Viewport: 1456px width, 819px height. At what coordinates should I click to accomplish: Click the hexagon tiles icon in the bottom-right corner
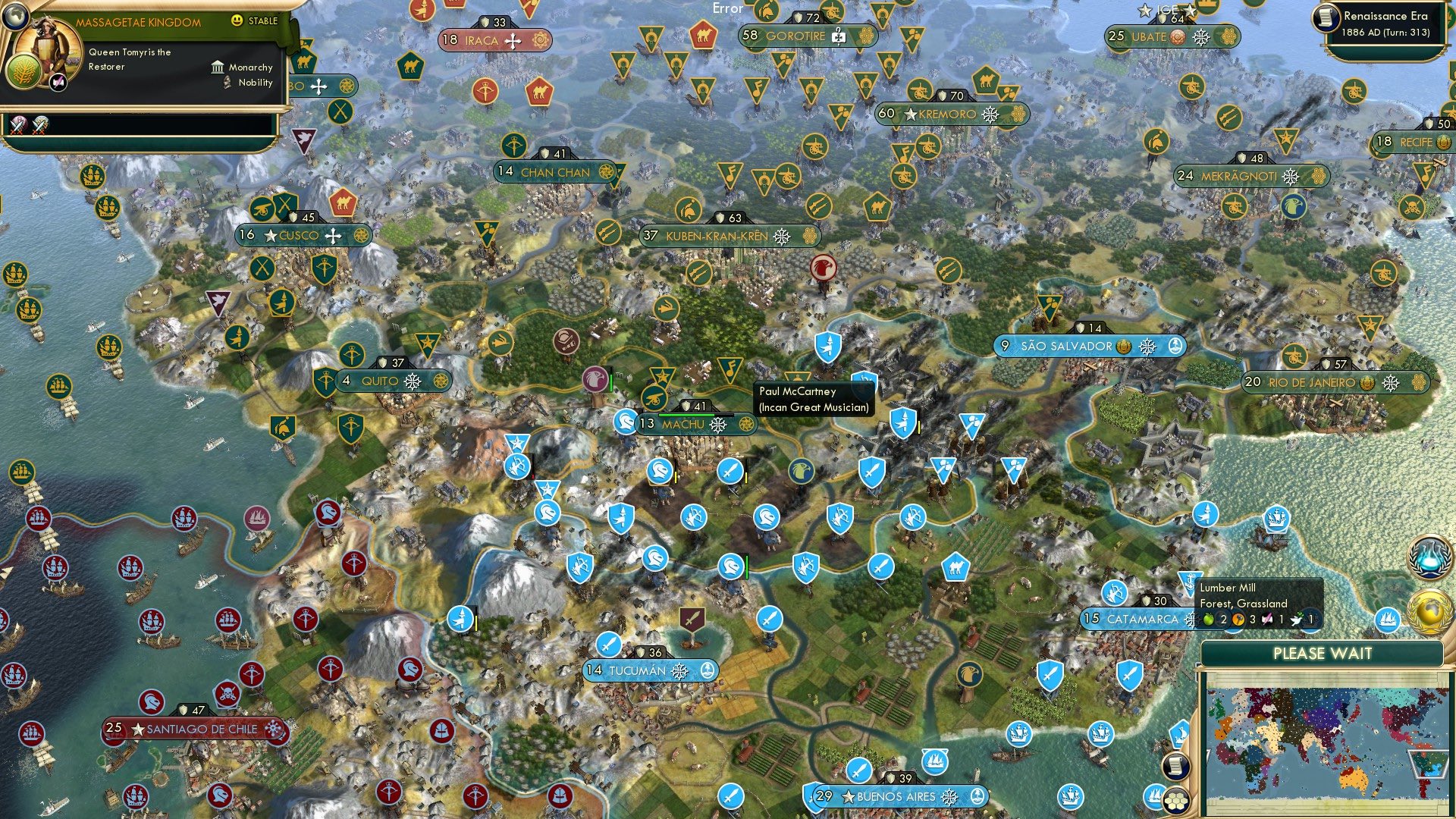(x=1175, y=802)
